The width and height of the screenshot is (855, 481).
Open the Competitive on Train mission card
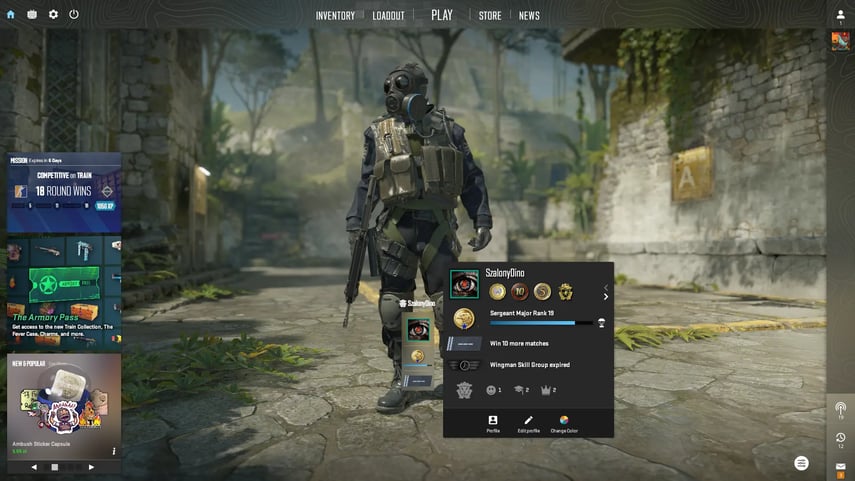point(64,194)
